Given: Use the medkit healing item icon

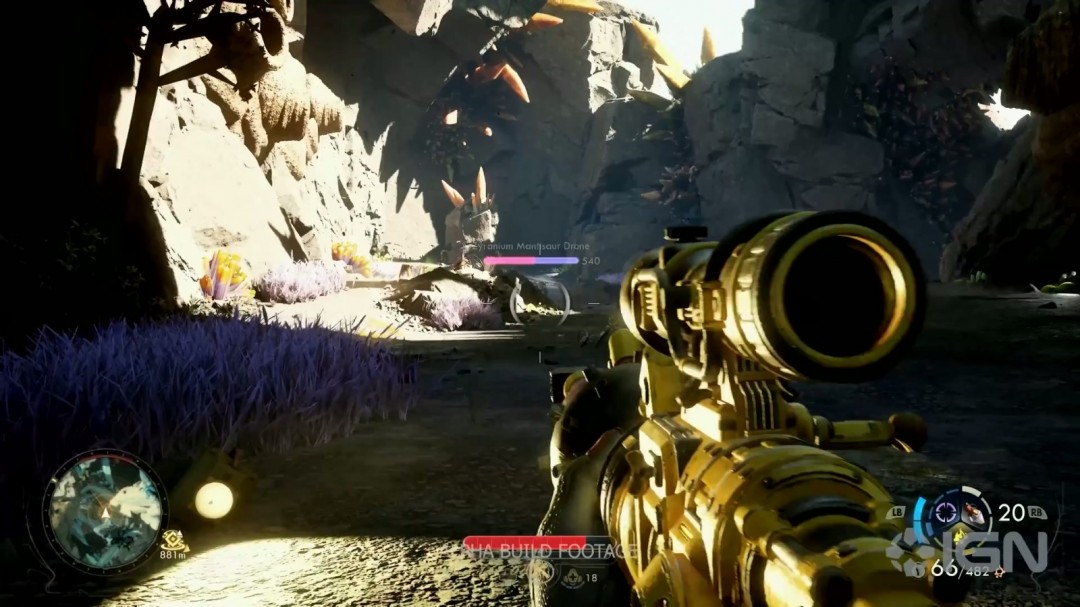Looking at the screenshot, I should coord(572,577).
